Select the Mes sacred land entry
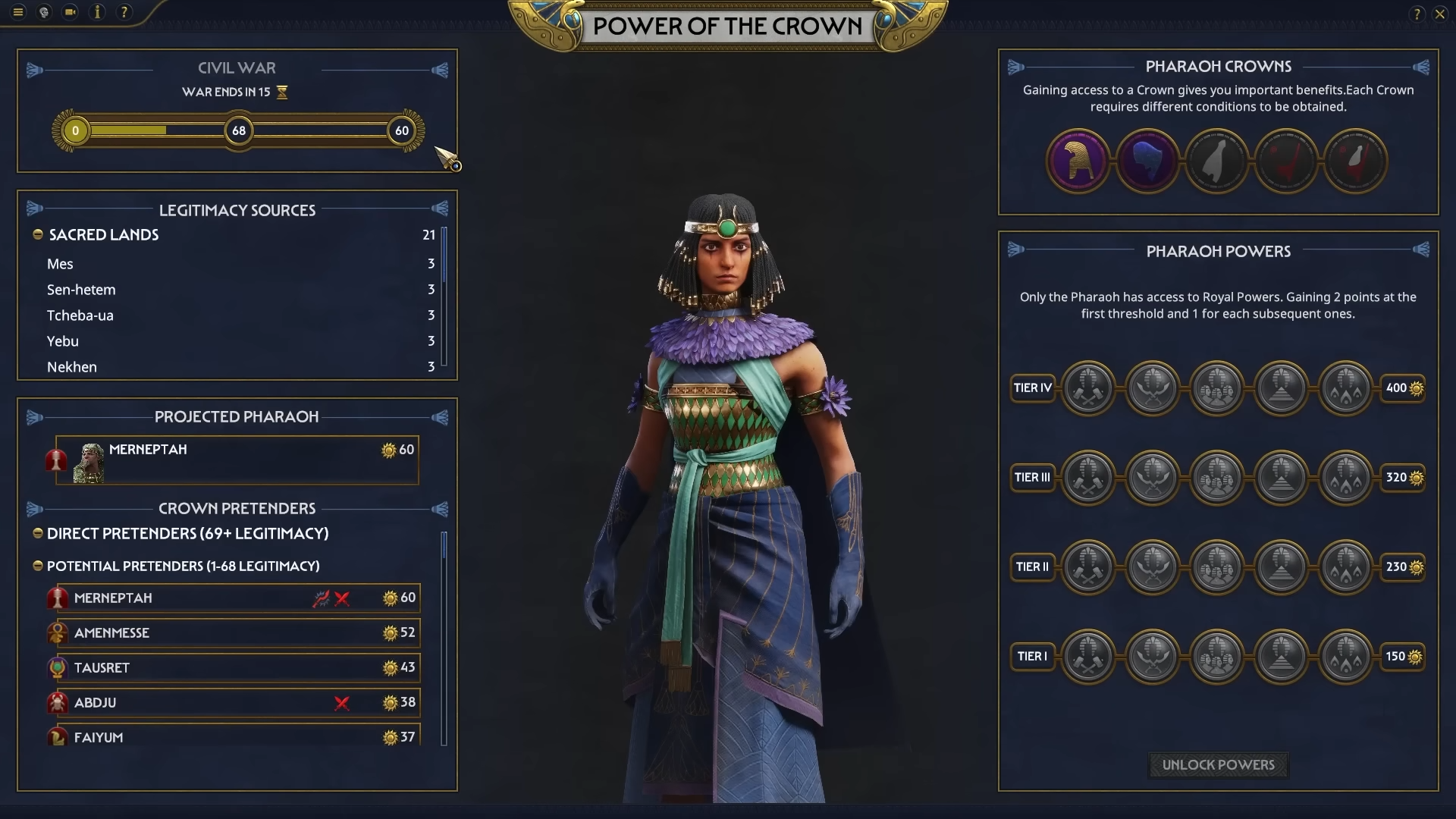This screenshot has height=819, width=1456. click(x=60, y=264)
